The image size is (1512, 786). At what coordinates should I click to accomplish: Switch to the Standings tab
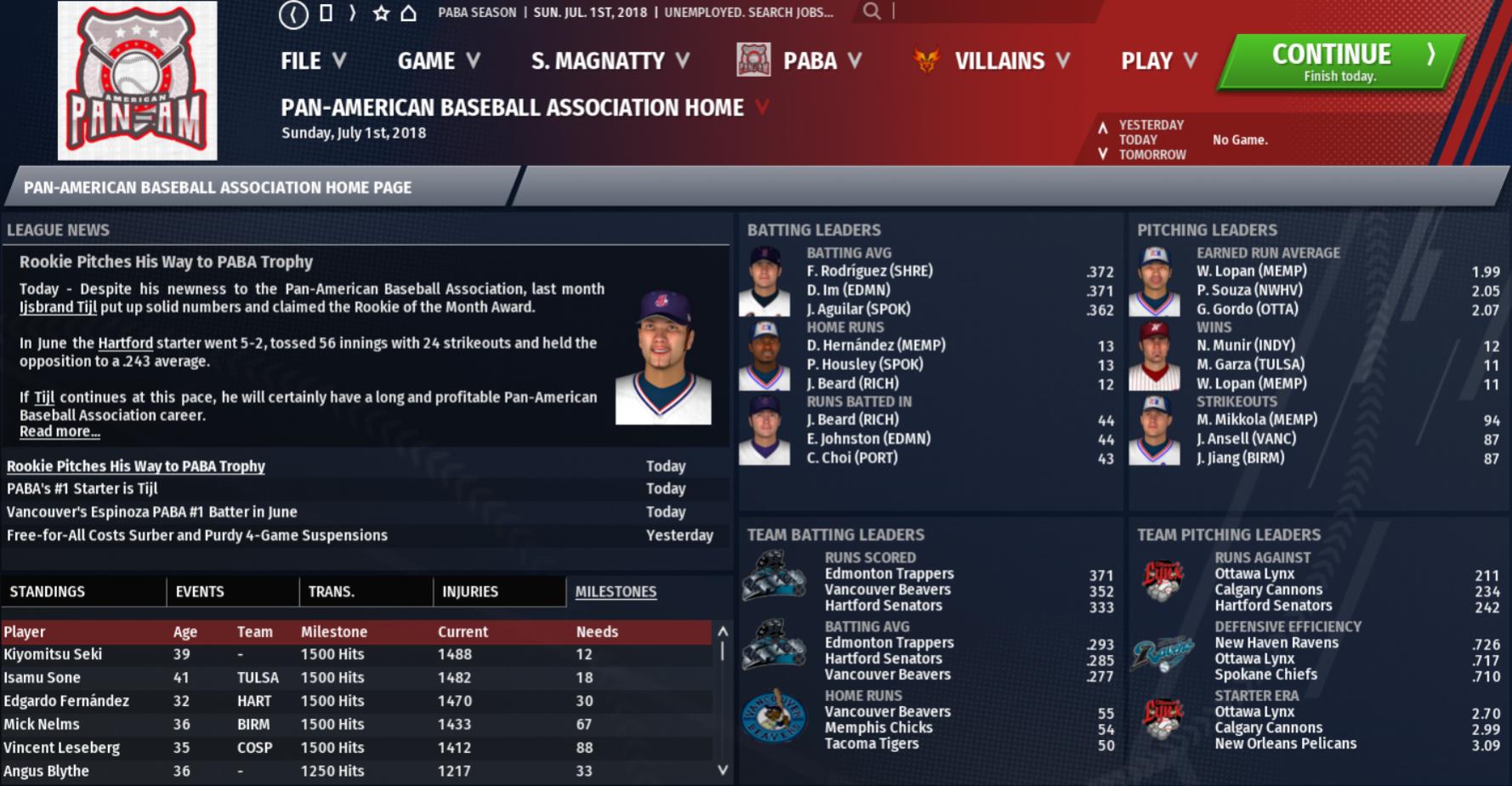(x=48, y=592)
